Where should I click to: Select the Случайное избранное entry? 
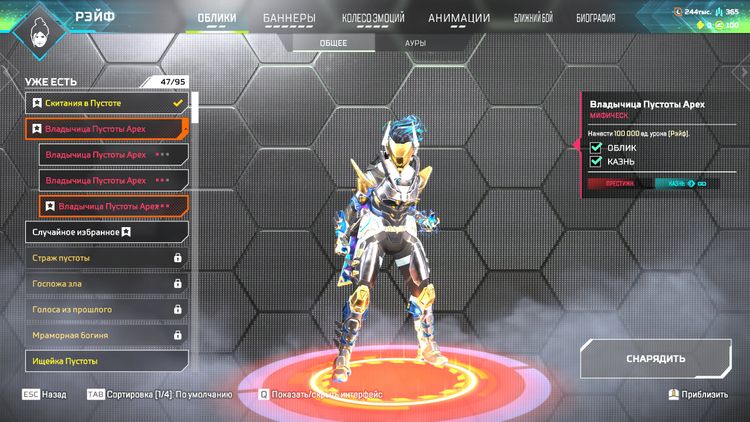coord(107,232)
